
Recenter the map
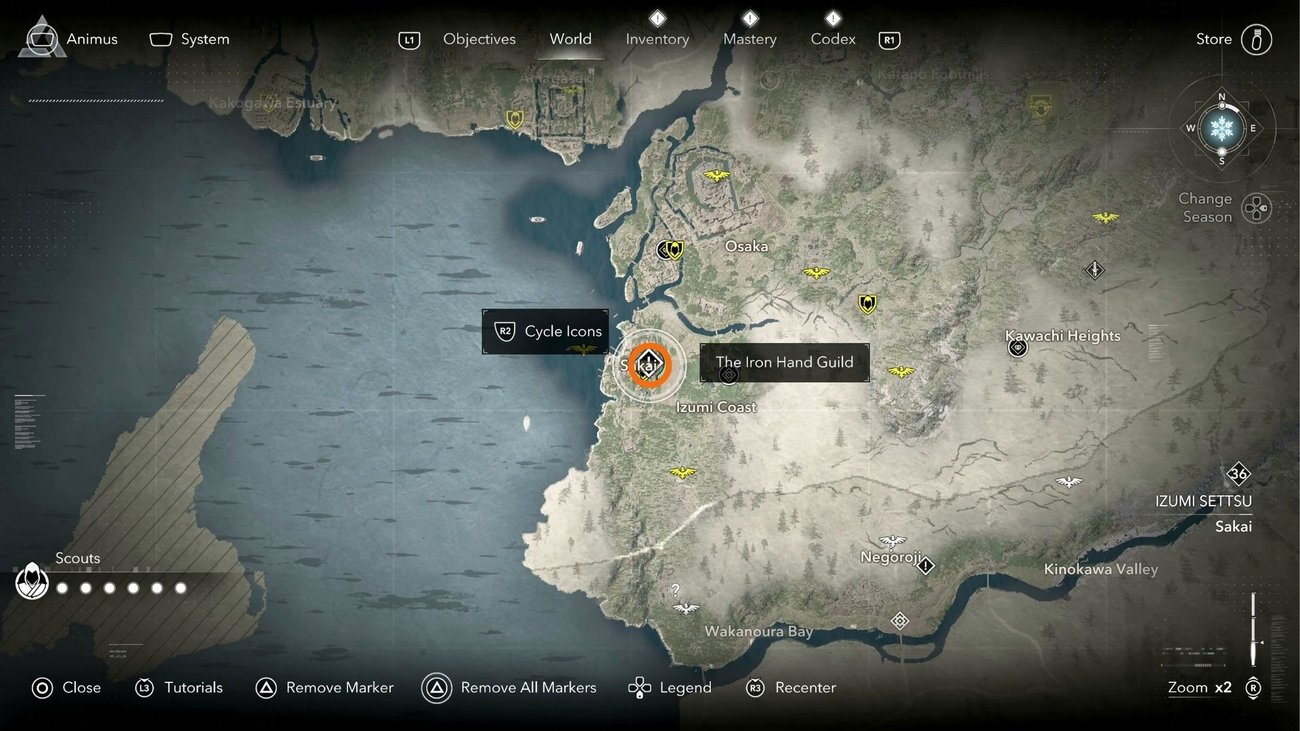[x=790, y=688]
